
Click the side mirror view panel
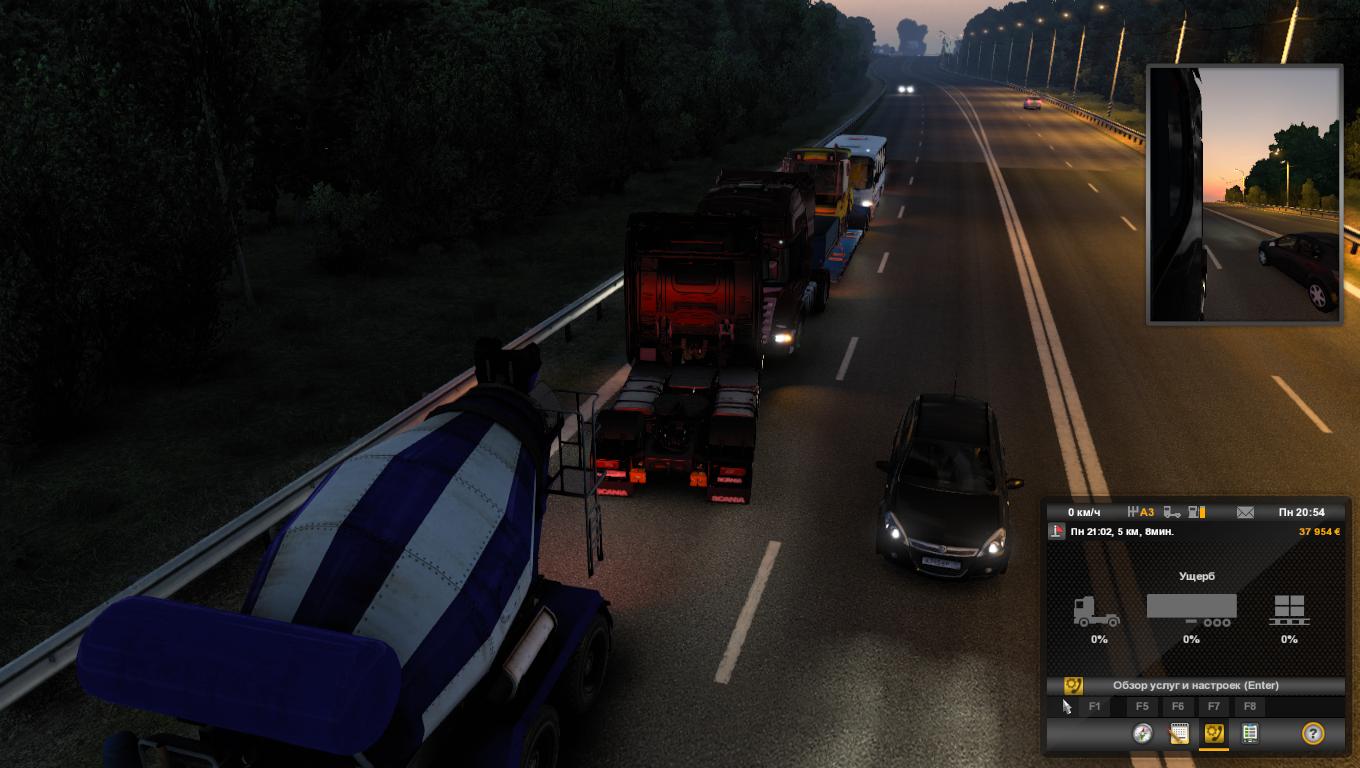point(1244,194)
